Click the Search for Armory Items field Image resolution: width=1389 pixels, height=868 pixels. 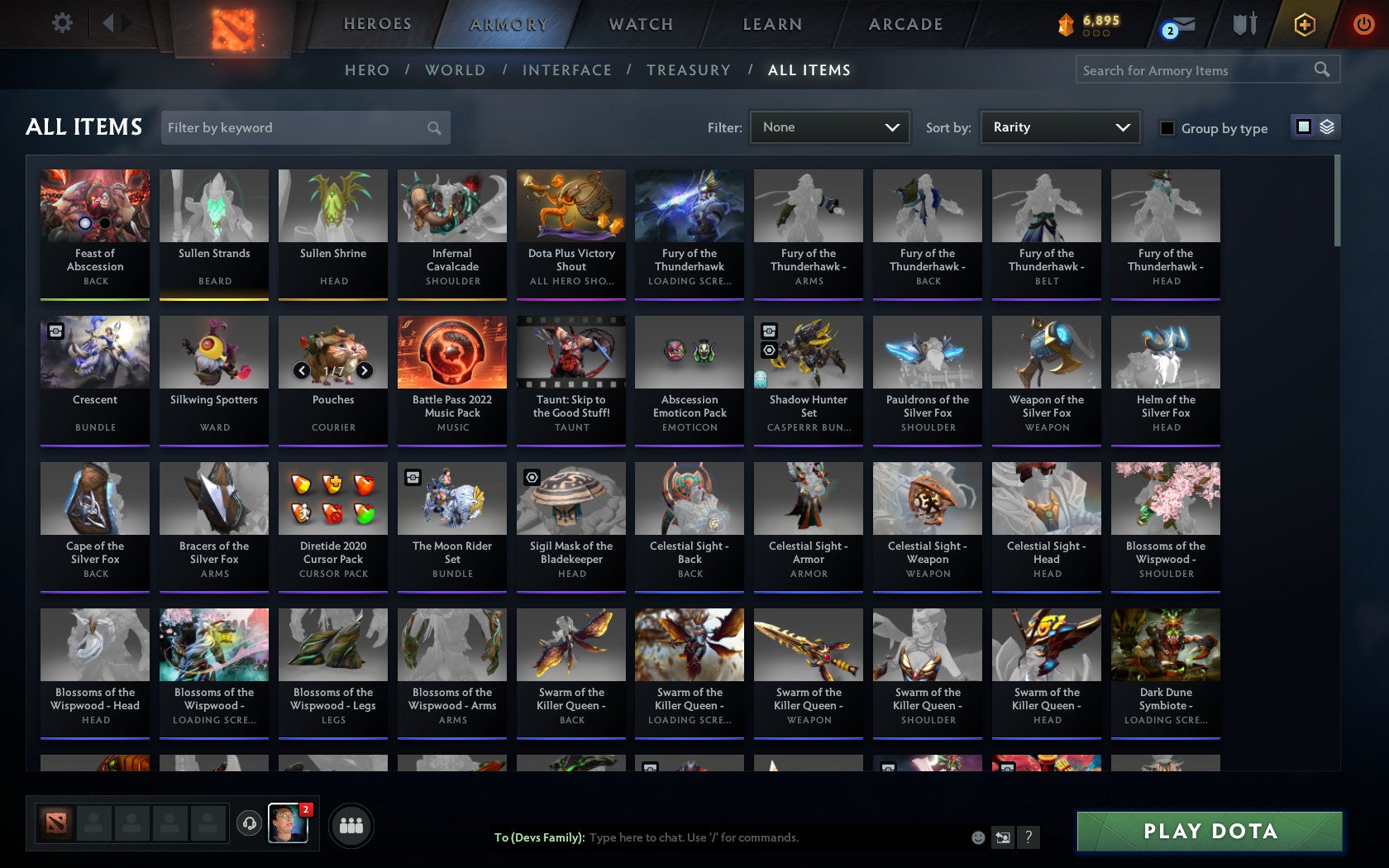click(x=1191, y=70)
